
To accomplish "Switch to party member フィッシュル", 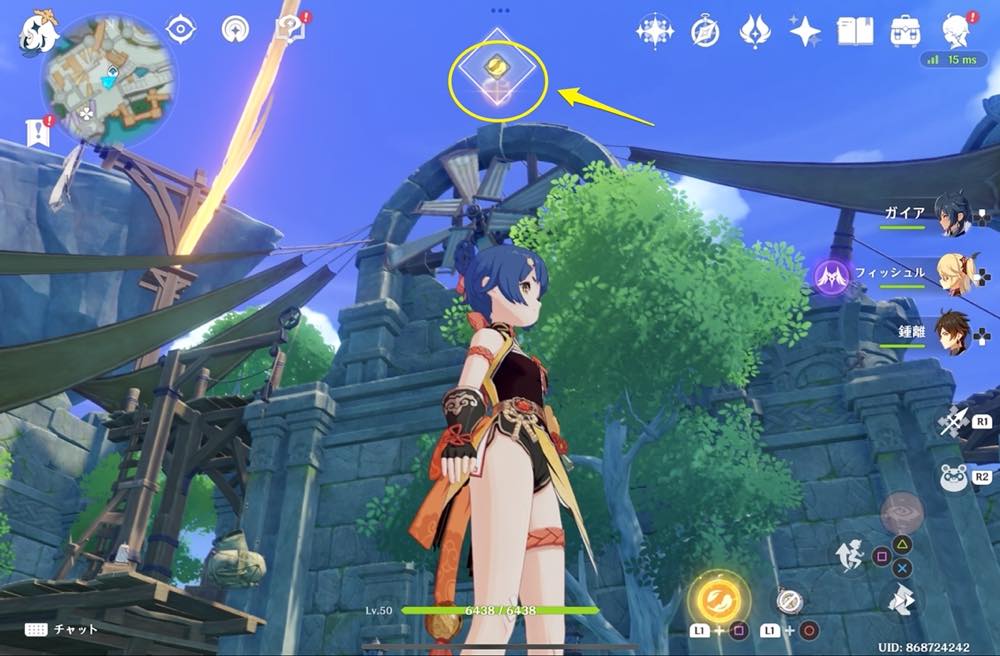I will 955,273.
